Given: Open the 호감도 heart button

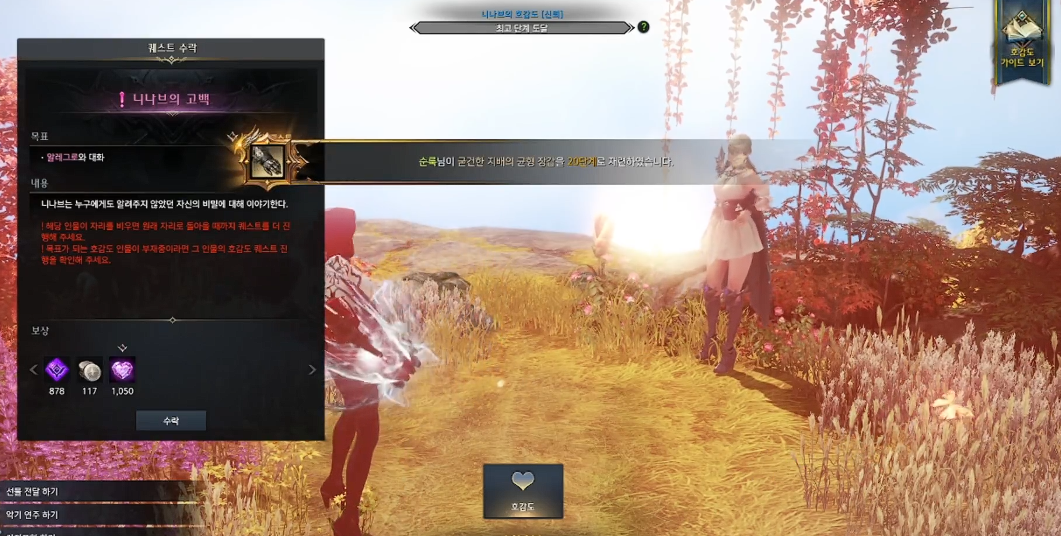Looking at the screenshot, I should 523,490.
